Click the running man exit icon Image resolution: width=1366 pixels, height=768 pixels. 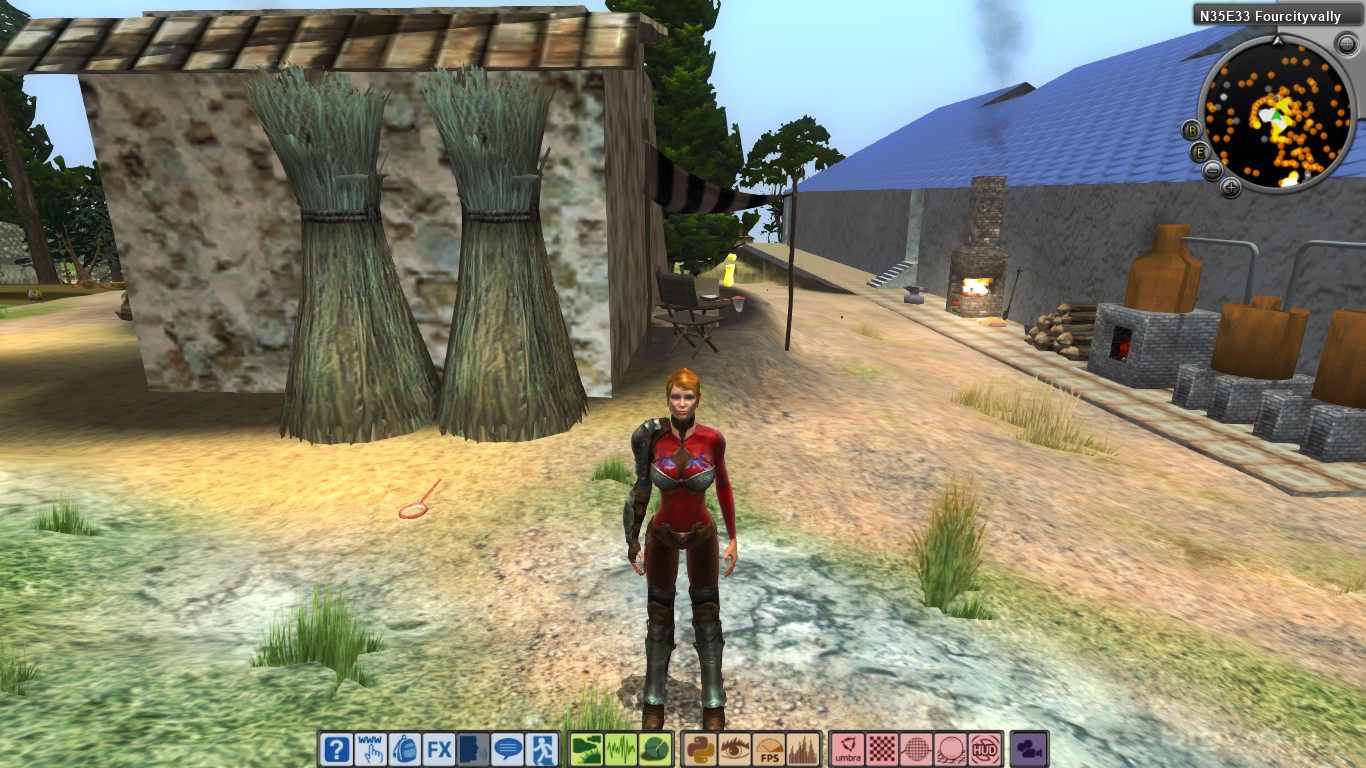click(x=542, y=749)
